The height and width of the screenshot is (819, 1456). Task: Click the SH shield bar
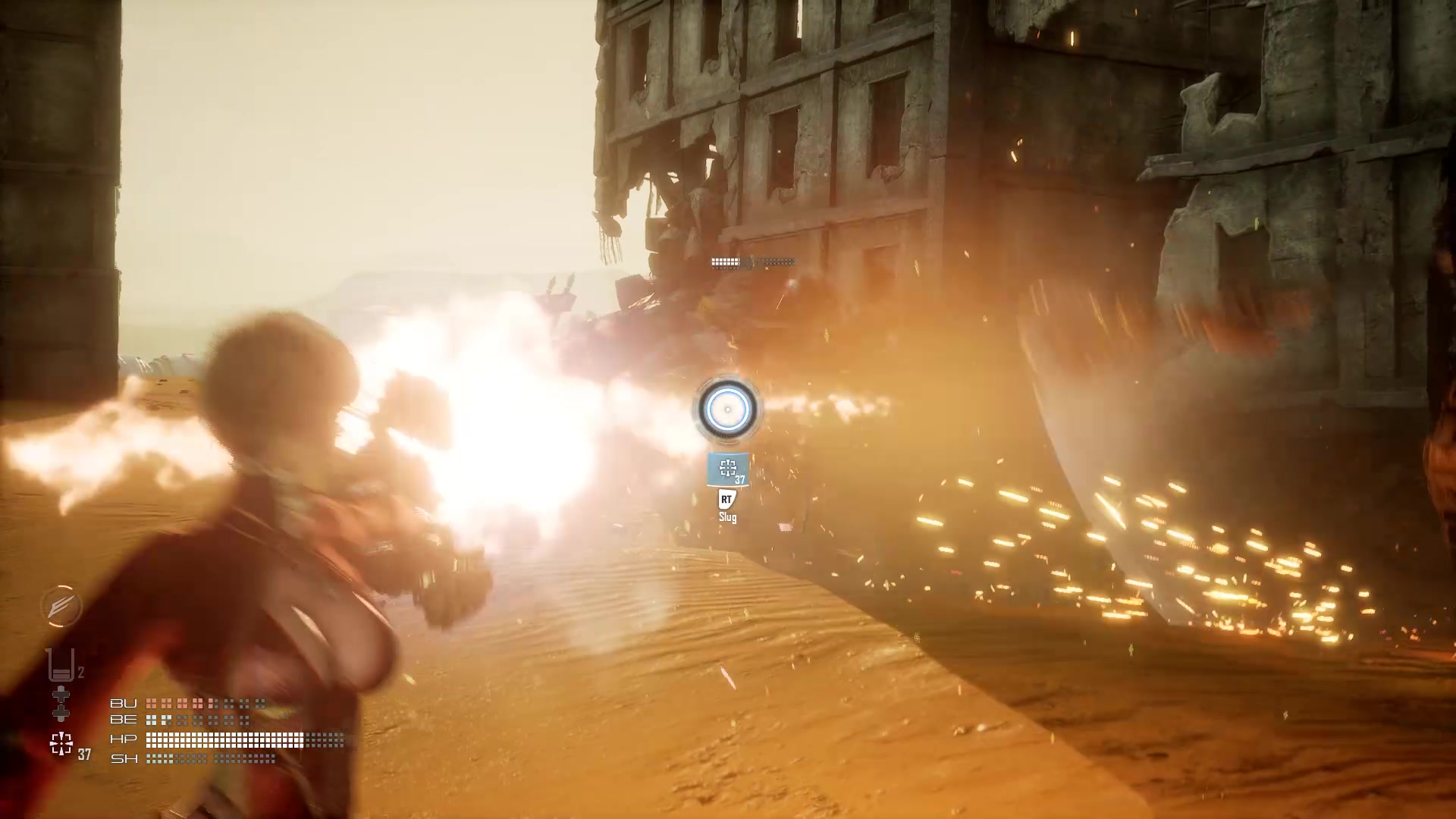(x=212, y=758)
